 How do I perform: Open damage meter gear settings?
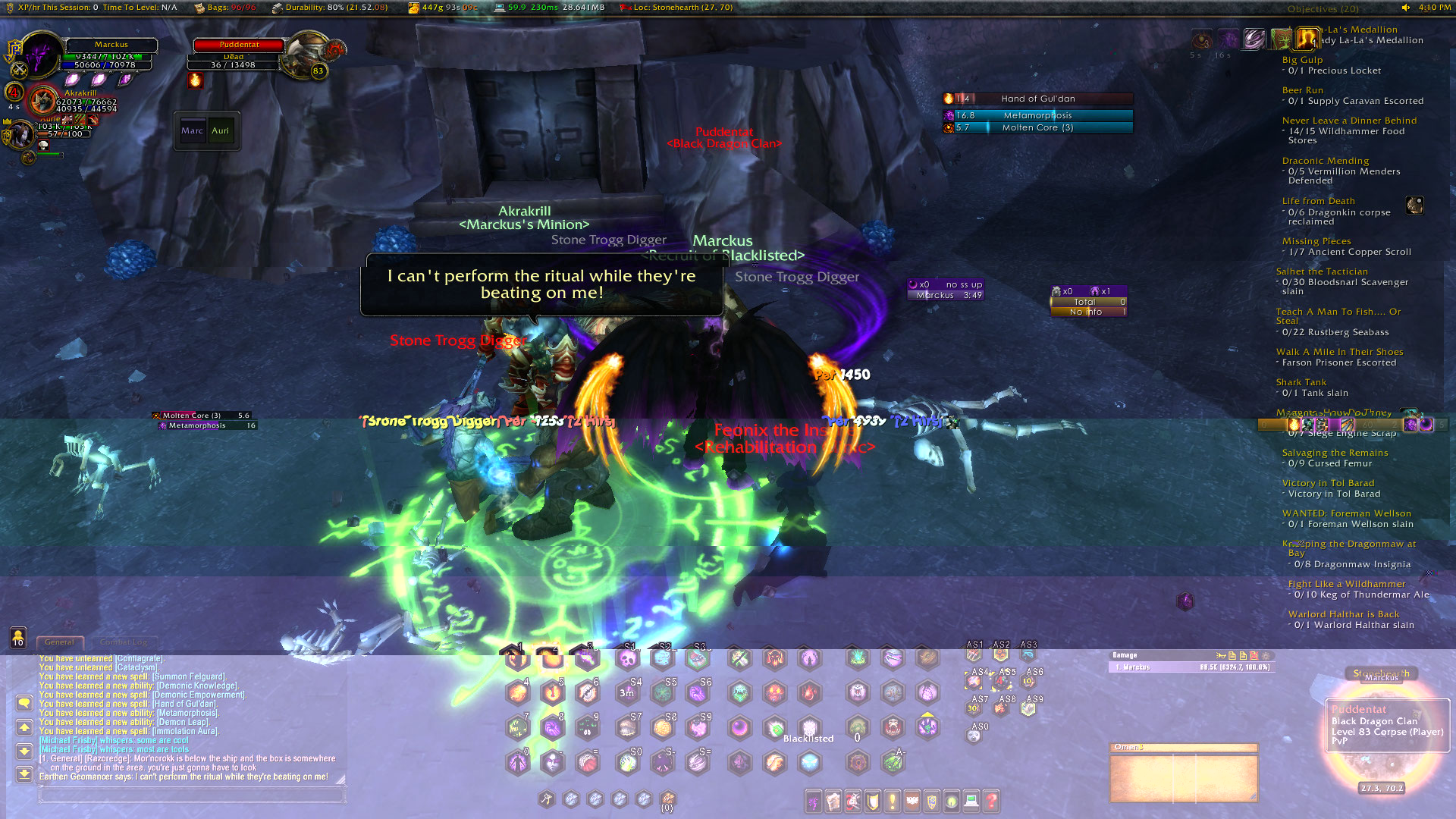click(1266, 655)
